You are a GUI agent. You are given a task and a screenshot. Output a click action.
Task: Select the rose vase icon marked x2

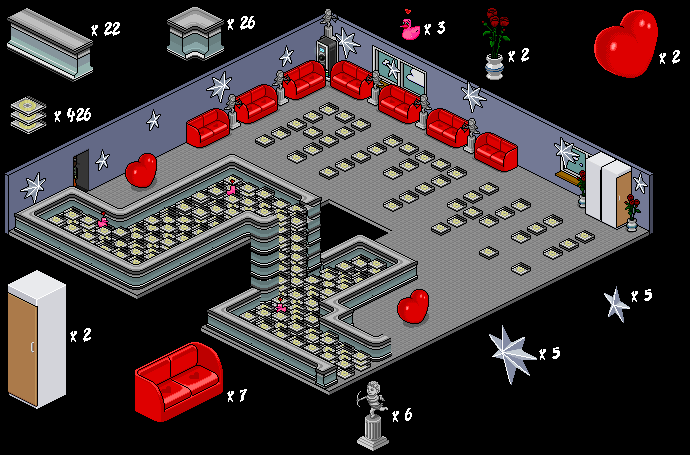[494, 43]
